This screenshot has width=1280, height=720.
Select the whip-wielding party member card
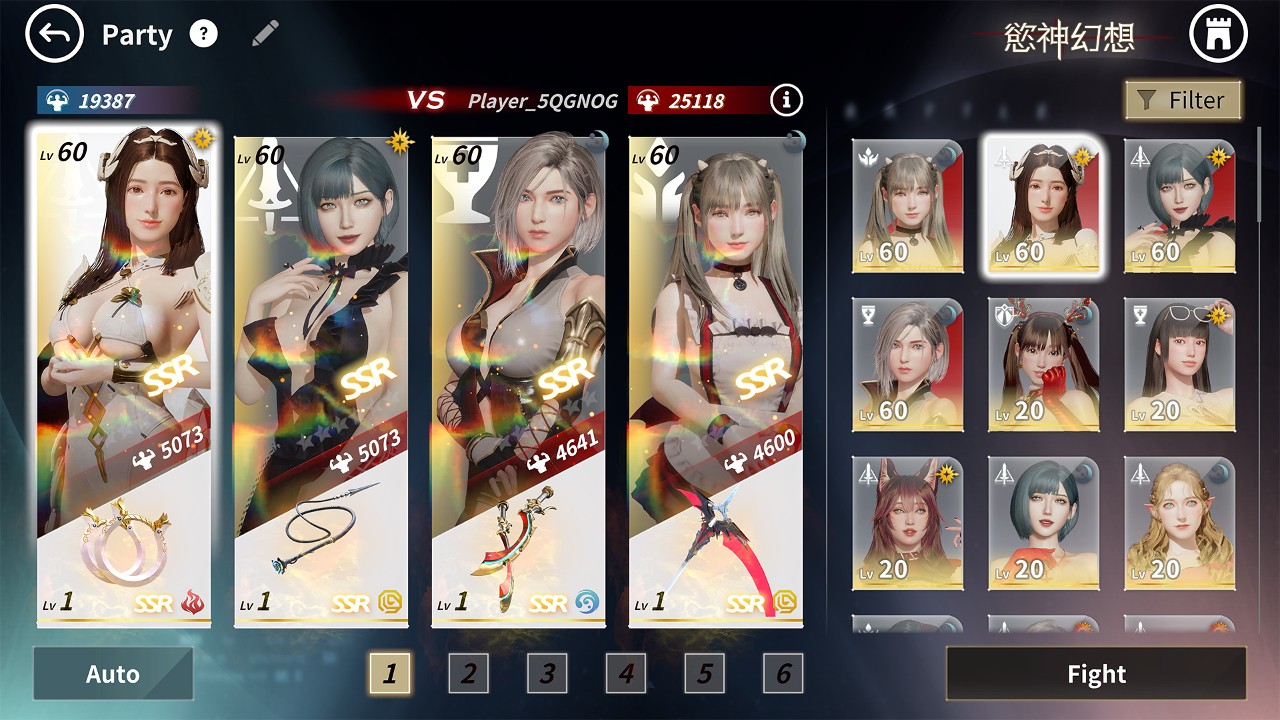click(x=321, y=380)
